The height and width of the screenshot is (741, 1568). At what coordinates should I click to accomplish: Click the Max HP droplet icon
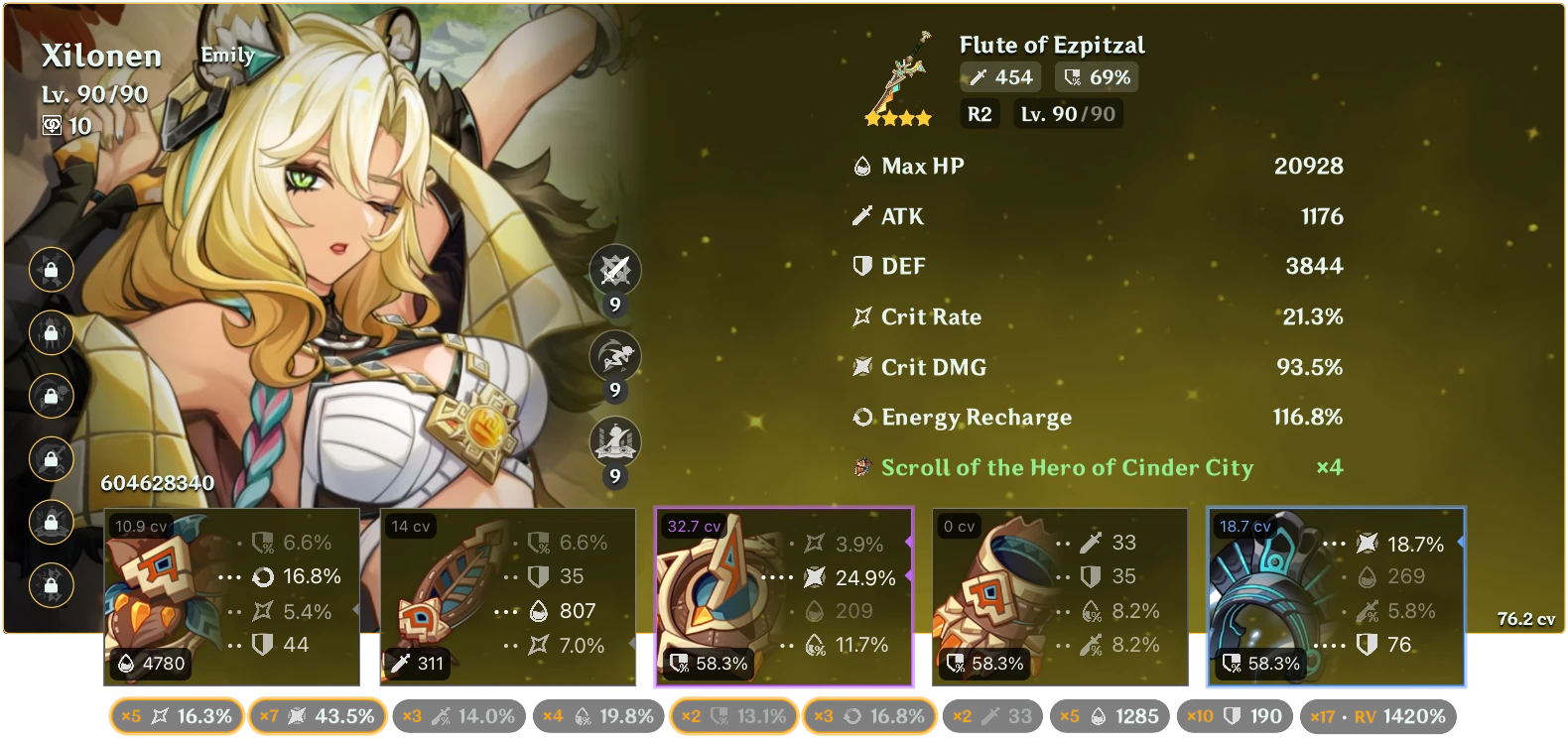[861, 166]
